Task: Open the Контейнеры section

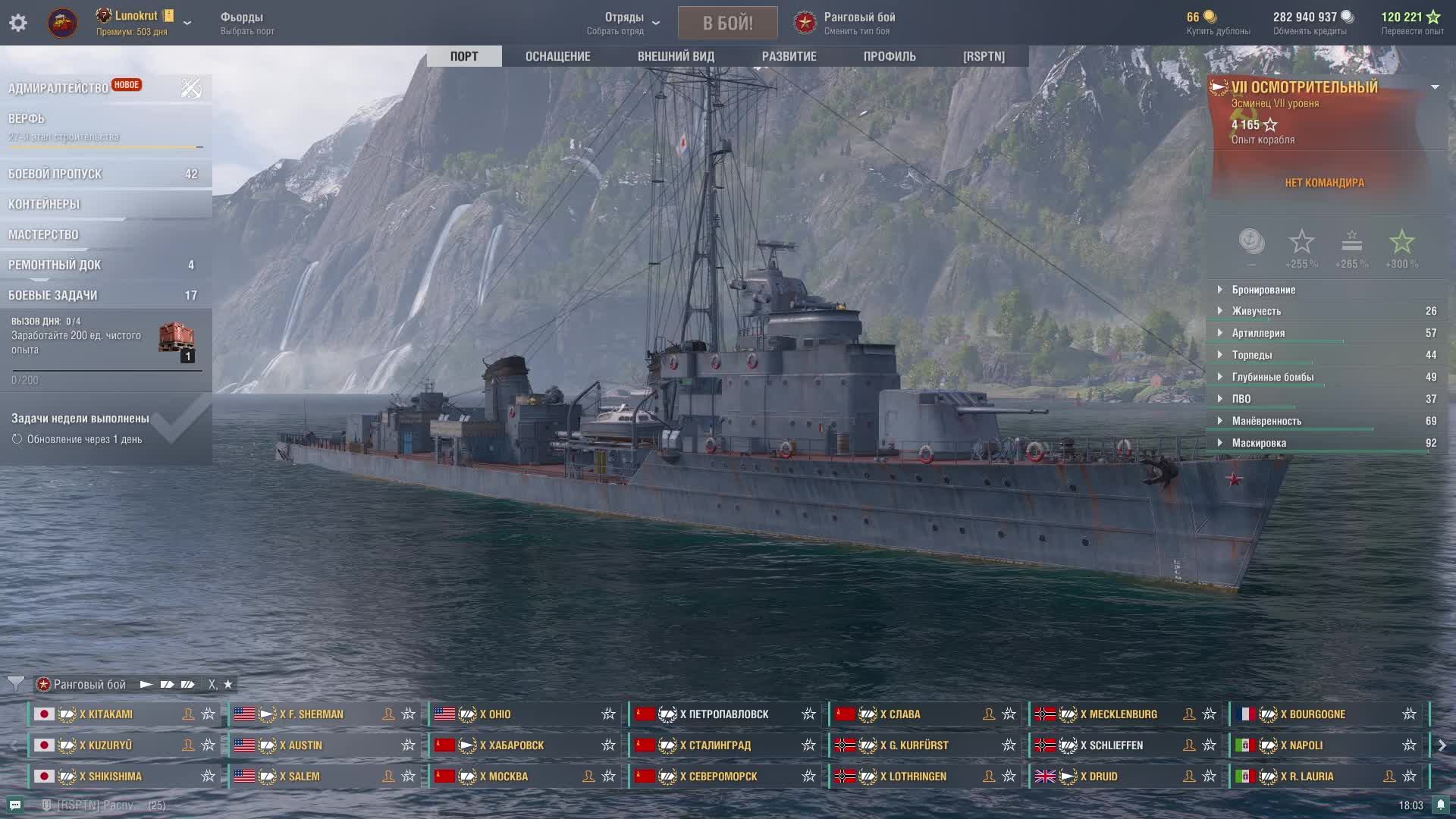Action: (44, 204)
